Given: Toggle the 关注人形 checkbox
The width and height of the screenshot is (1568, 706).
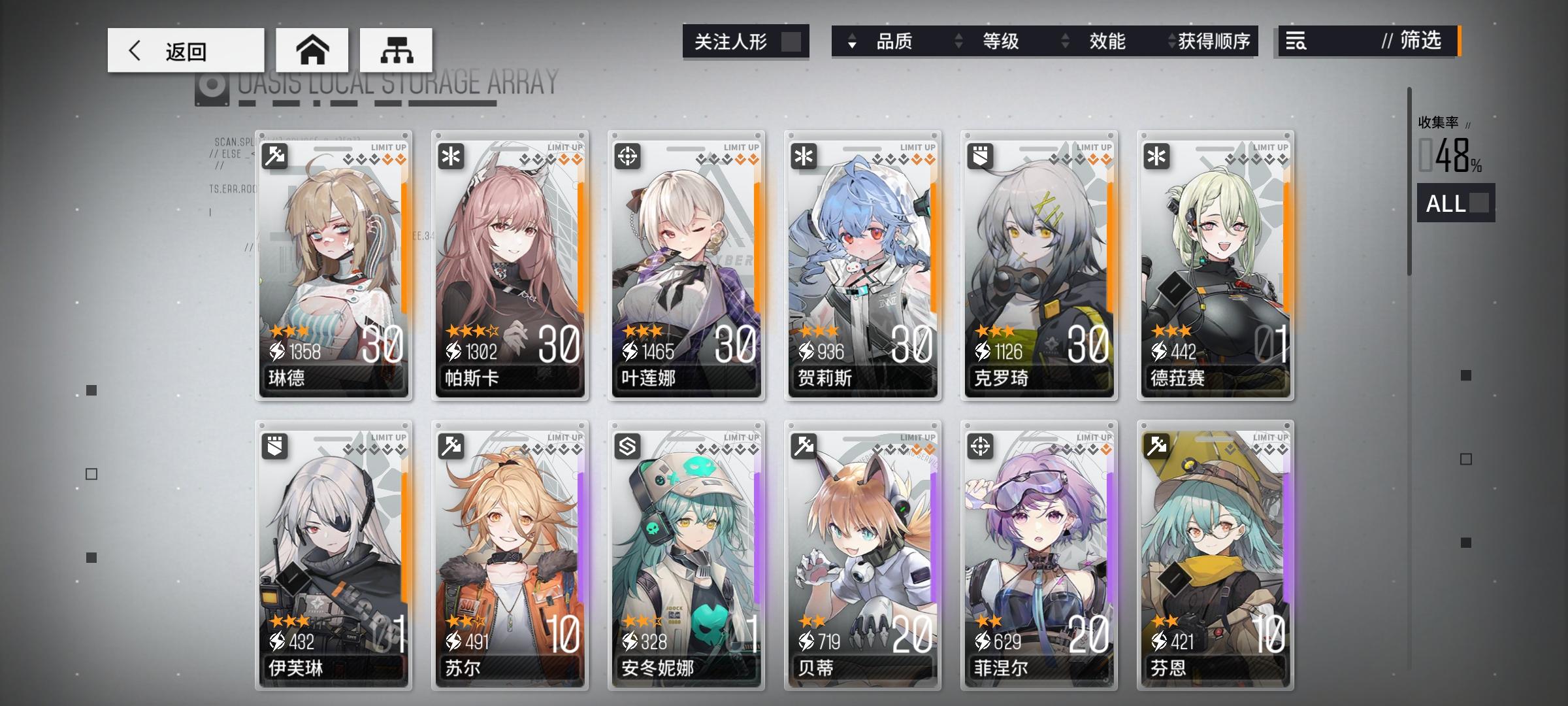Looking at the screenshot, I should [x=792, y=41].
